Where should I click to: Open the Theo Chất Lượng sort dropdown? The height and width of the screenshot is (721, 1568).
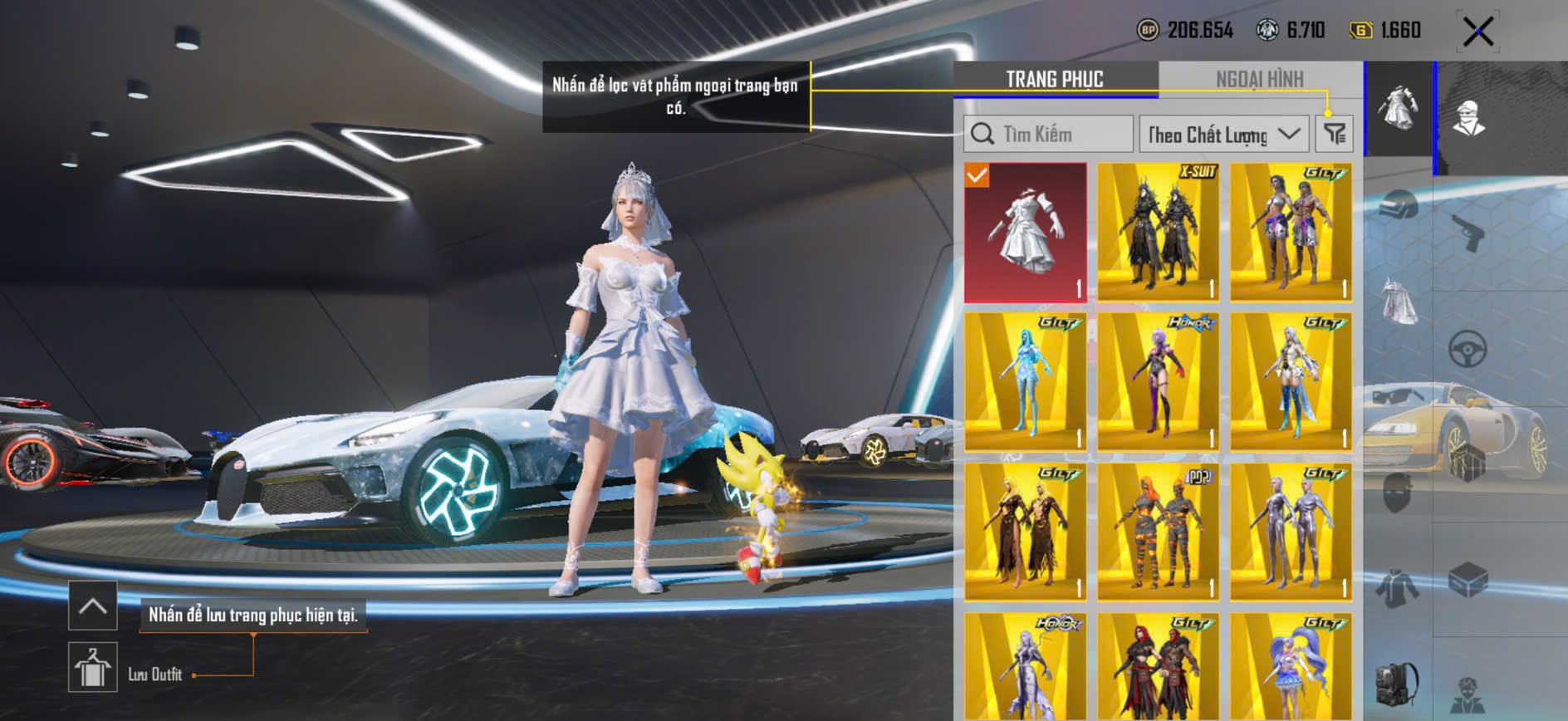(1223, 134)
